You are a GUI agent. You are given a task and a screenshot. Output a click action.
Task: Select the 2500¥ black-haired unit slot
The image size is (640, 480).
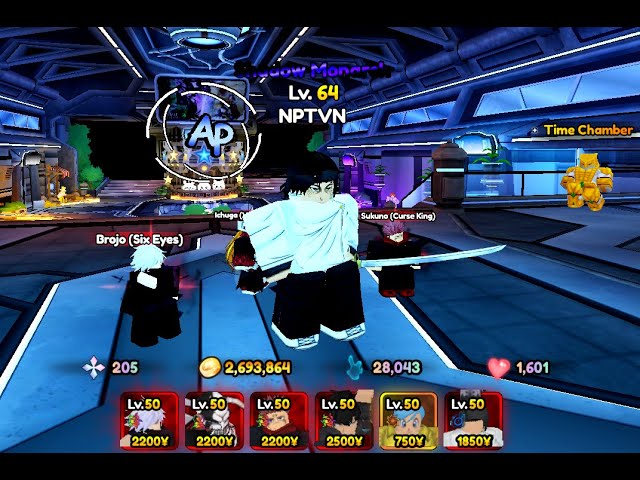pyautogui.click(x=344, y=421)
